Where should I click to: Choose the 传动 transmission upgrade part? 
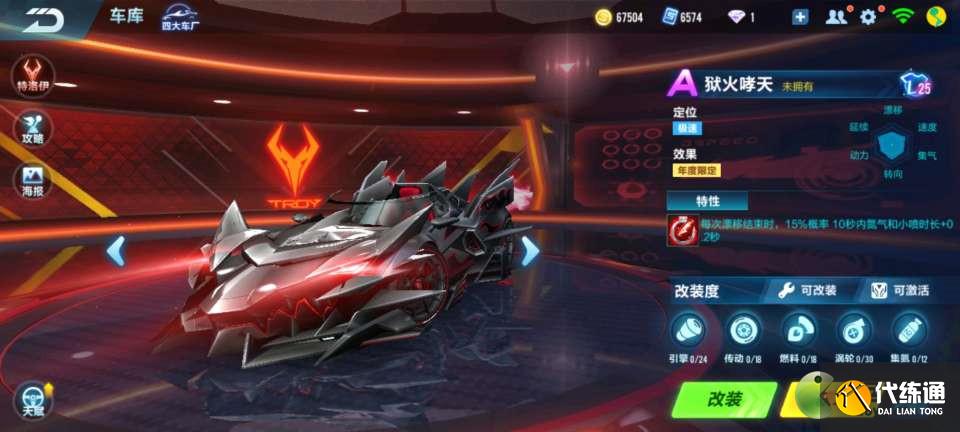point(743,330)
